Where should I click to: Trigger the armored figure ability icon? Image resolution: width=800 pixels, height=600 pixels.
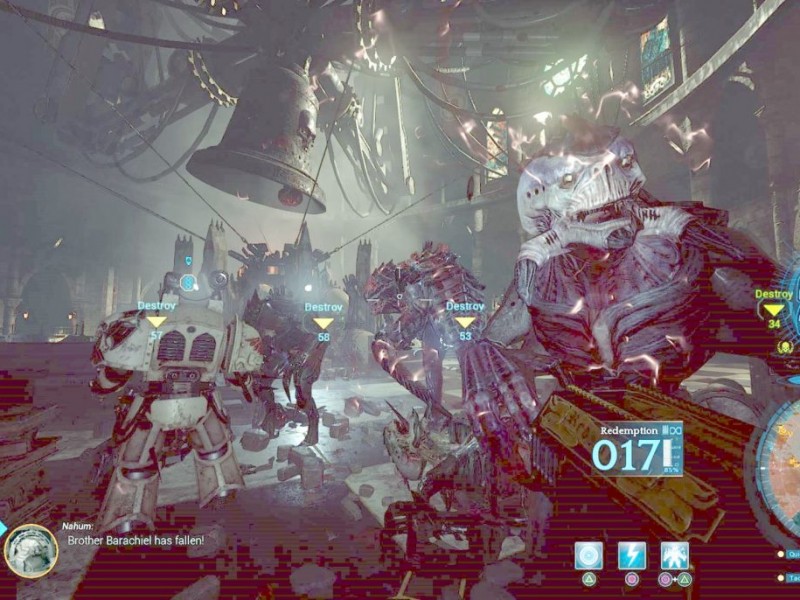(x=675, y=556)
